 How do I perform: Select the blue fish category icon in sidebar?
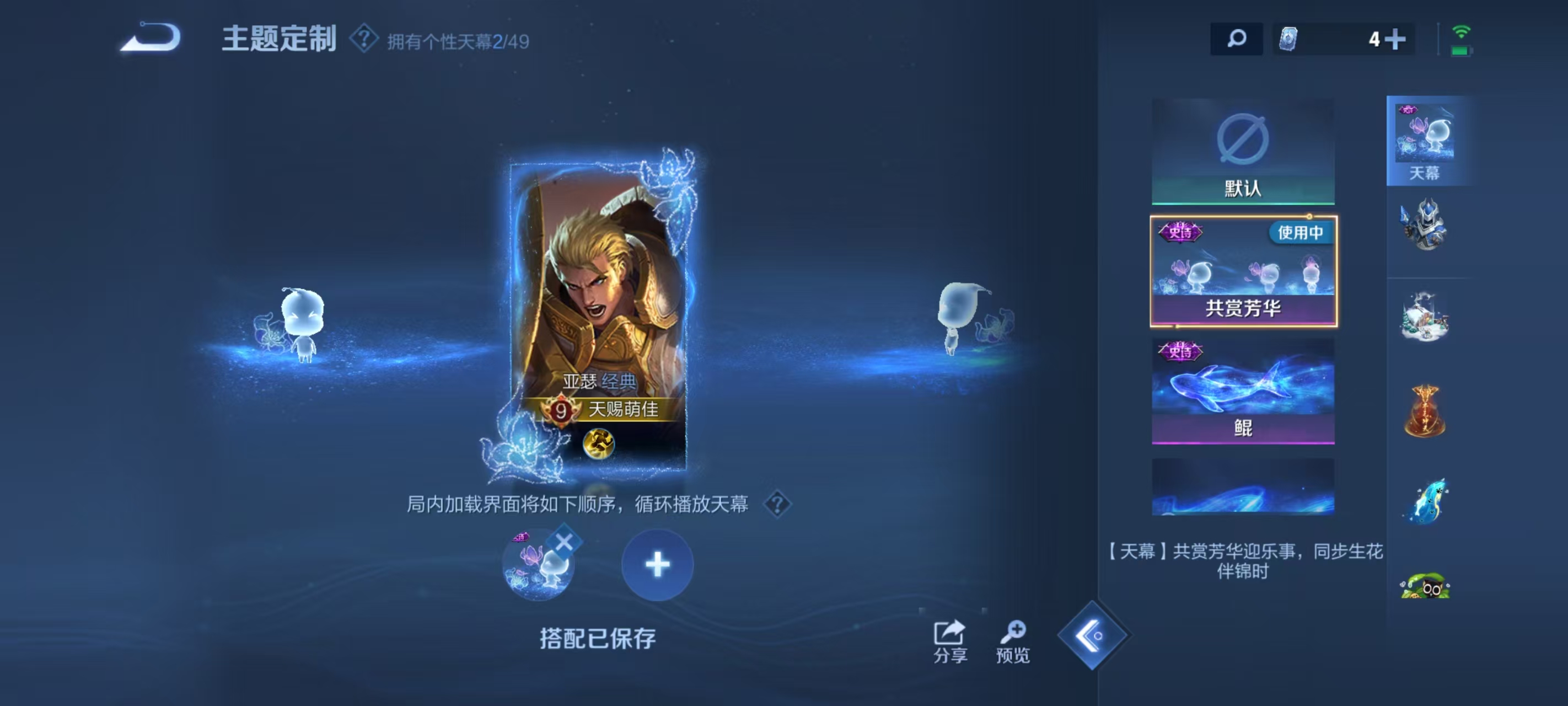click(1428, 500)
